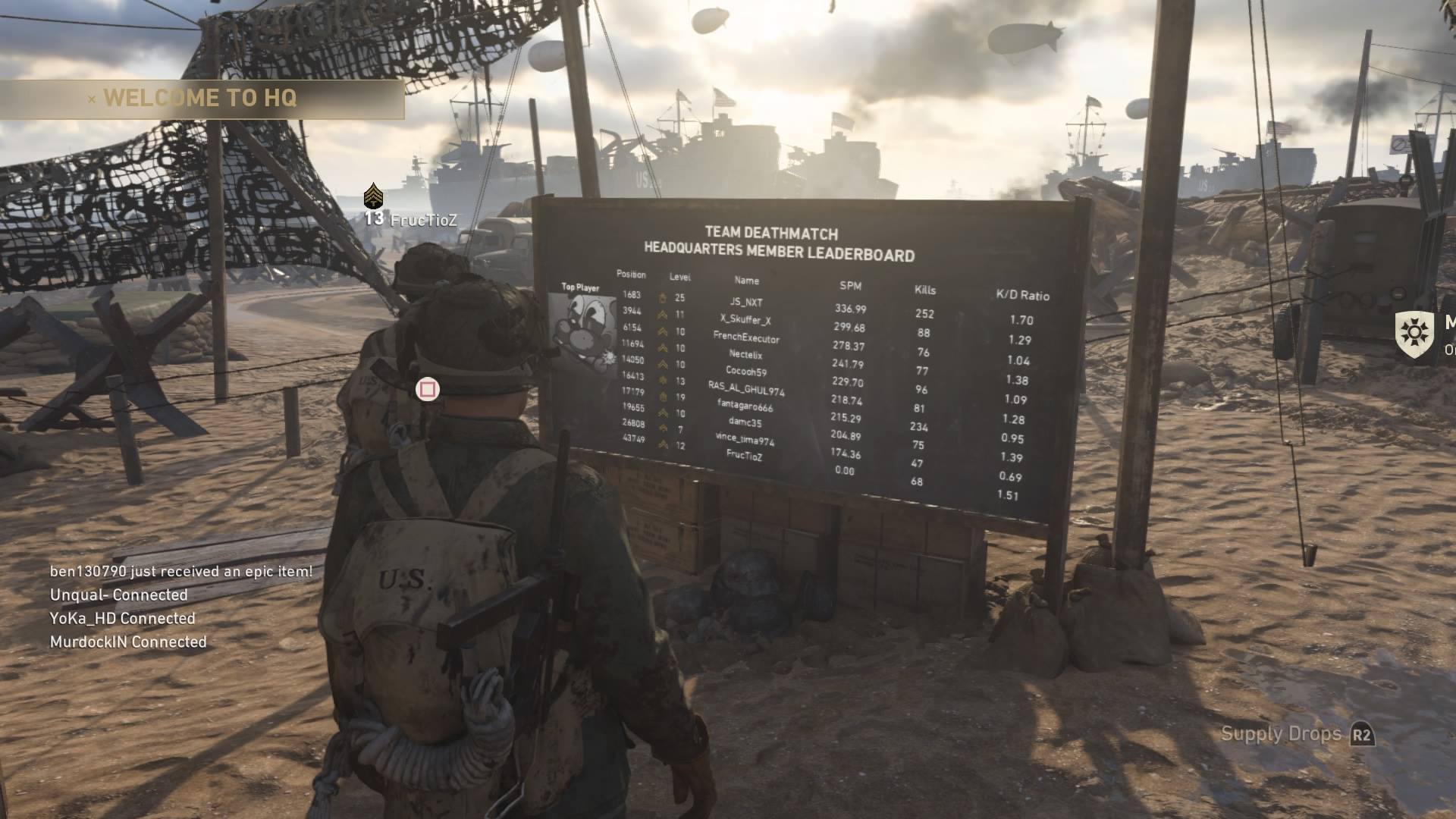Open the Supply Drops label
The image size is (1456, 819).
1281,734
